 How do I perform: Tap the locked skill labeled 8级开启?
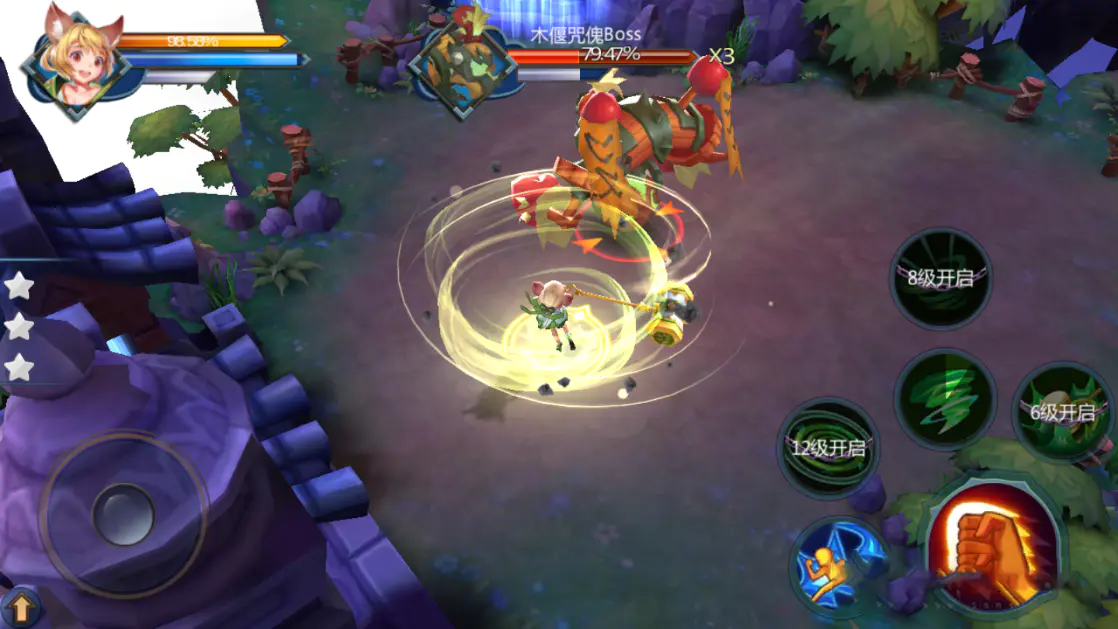939,279
